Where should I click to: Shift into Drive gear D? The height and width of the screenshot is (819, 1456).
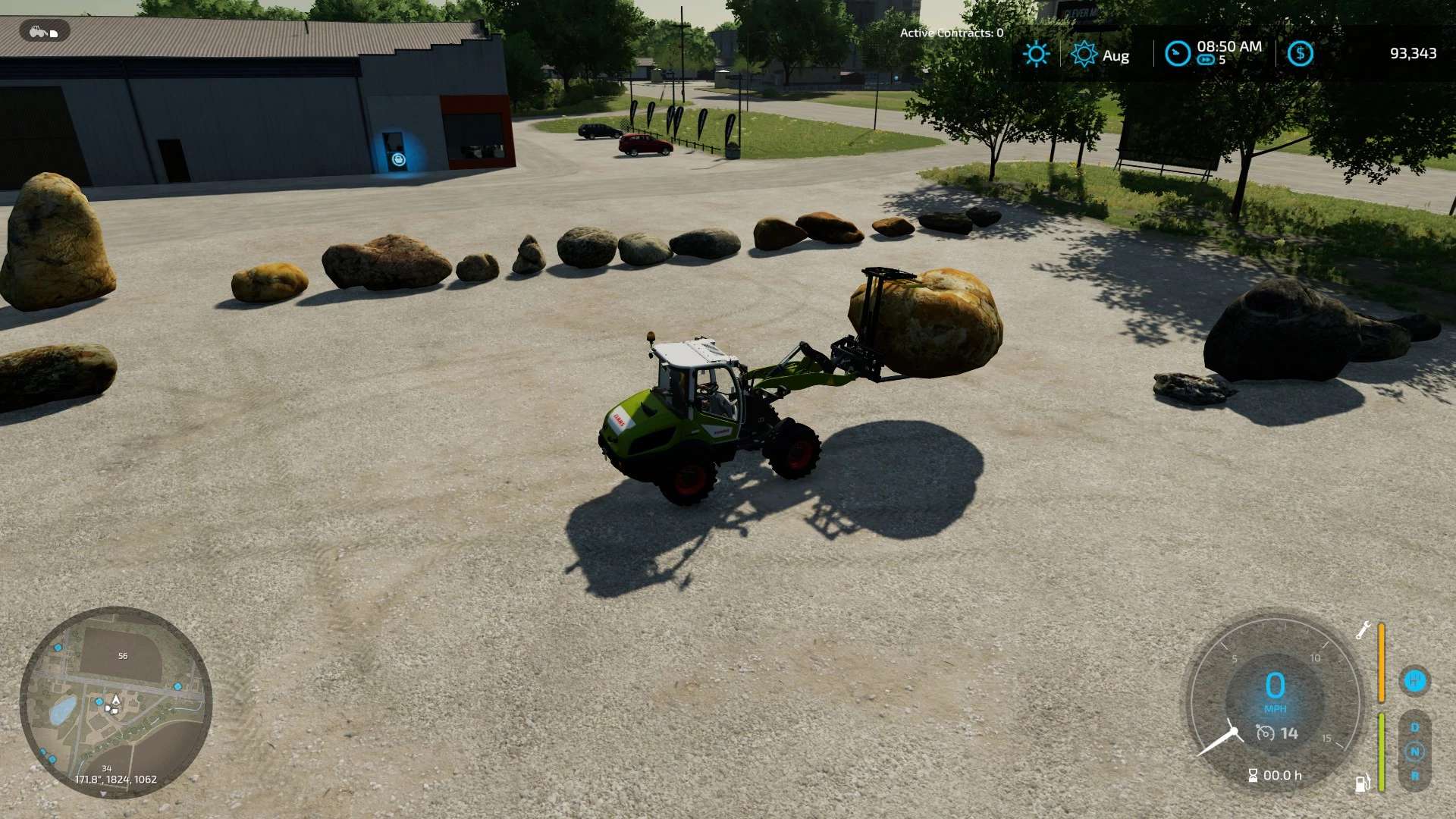coord(1414,727)
